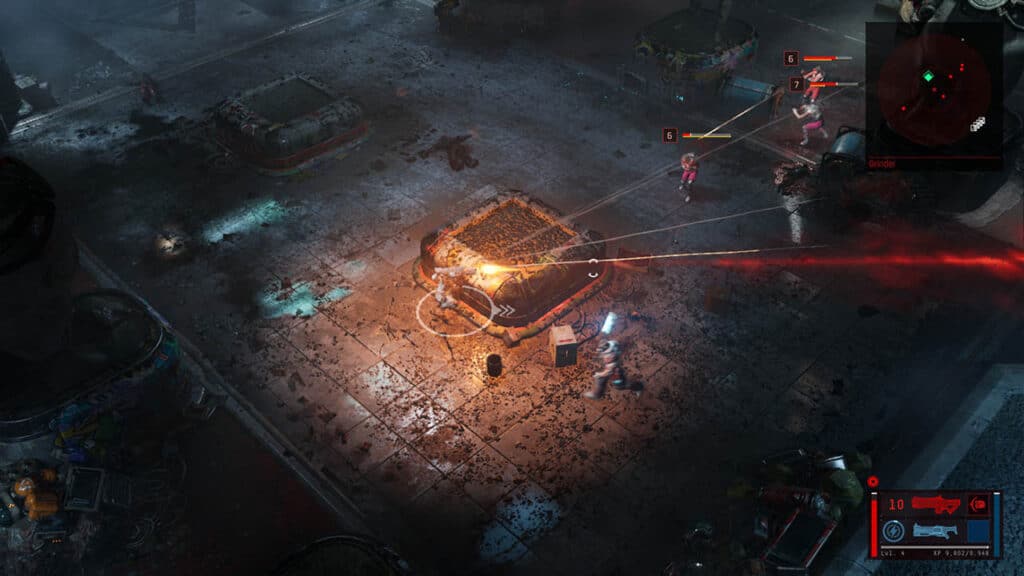This screenshot has width=1024, height=576.
Task: Use the red tactical grenade icon
Action: 980,503
